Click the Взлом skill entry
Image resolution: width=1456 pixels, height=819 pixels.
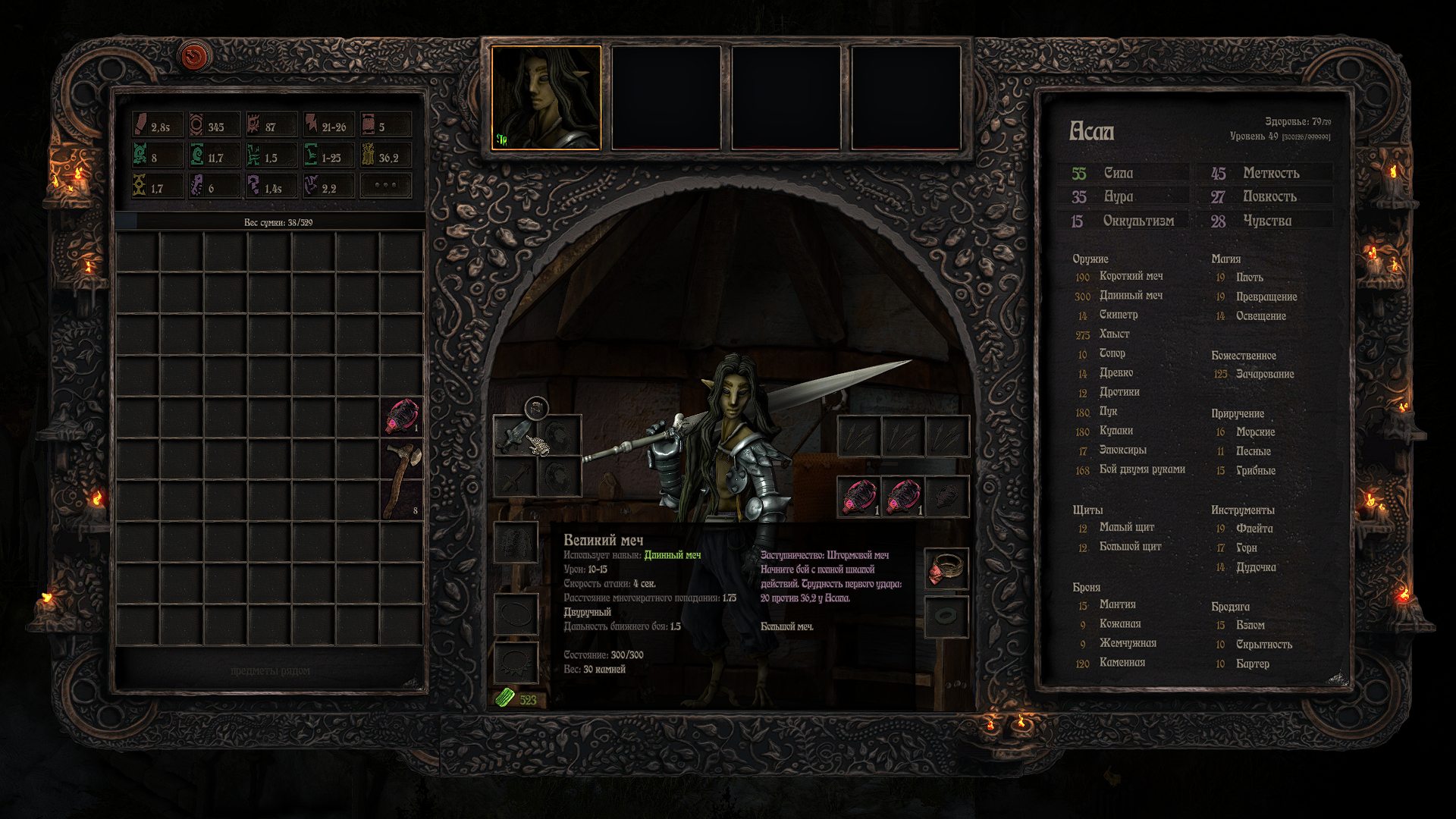point(1250,625)
